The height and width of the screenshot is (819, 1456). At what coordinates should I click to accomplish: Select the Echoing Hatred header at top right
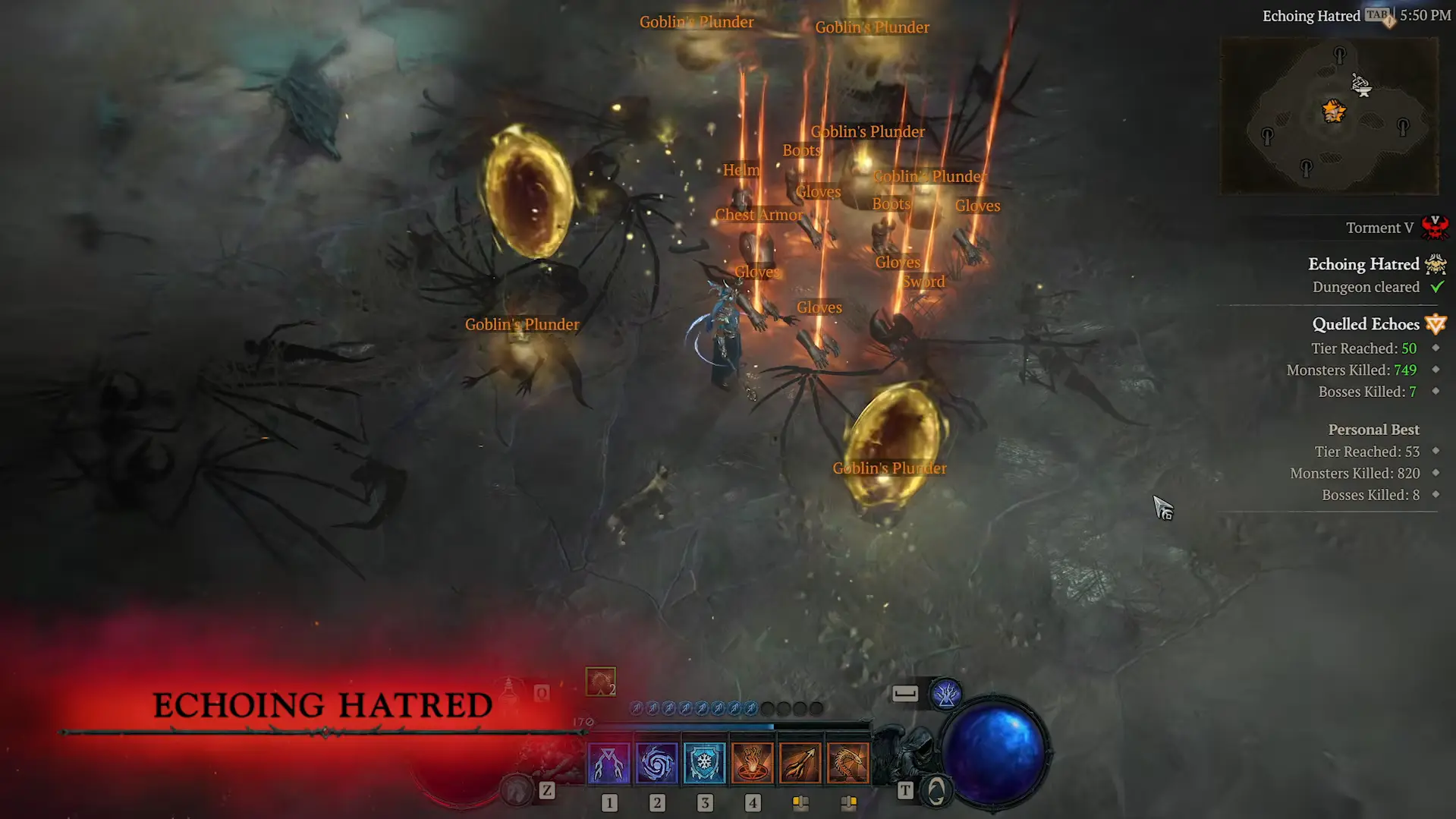(1310, 15)
